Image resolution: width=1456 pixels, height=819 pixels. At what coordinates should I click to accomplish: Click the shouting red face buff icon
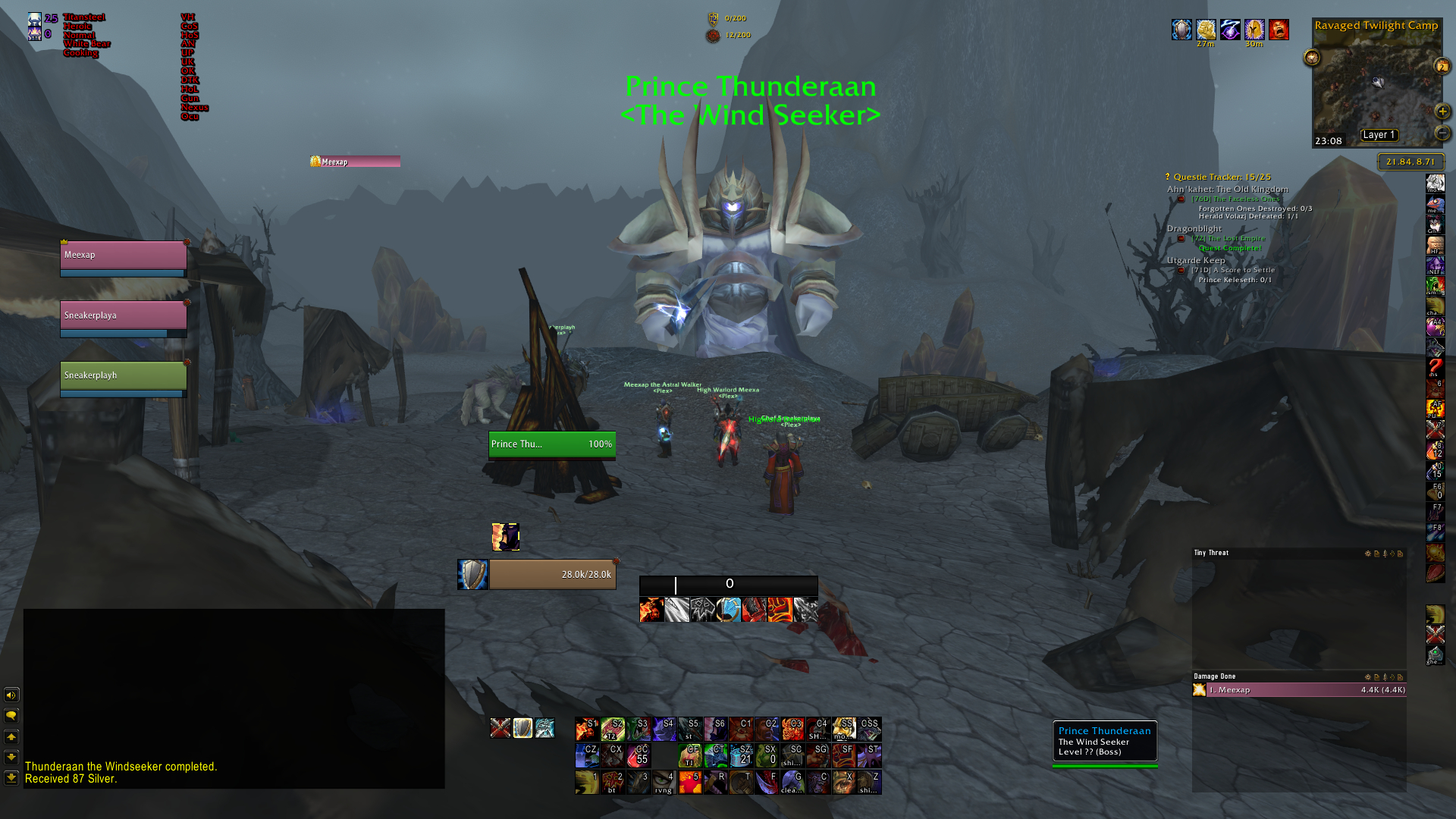pyautogui.click(x=1279, y=30)
